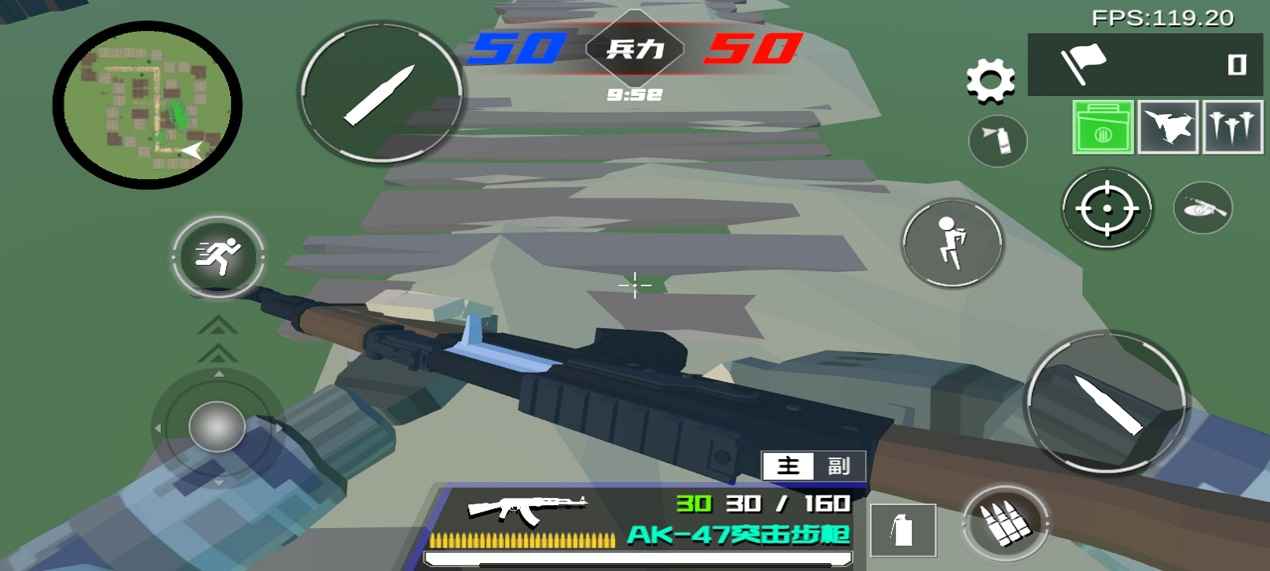Fire using the large right bullet button
The image size is (1270, 571).
pyautogui.click(x=1106, y=400)
